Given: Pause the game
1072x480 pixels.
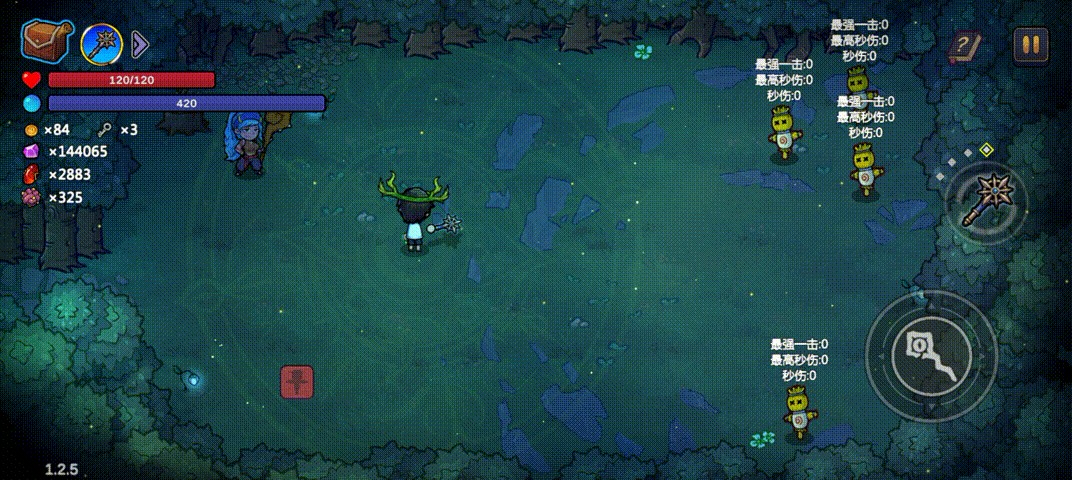Looking at the screenshot, I should coord(1030,44).
